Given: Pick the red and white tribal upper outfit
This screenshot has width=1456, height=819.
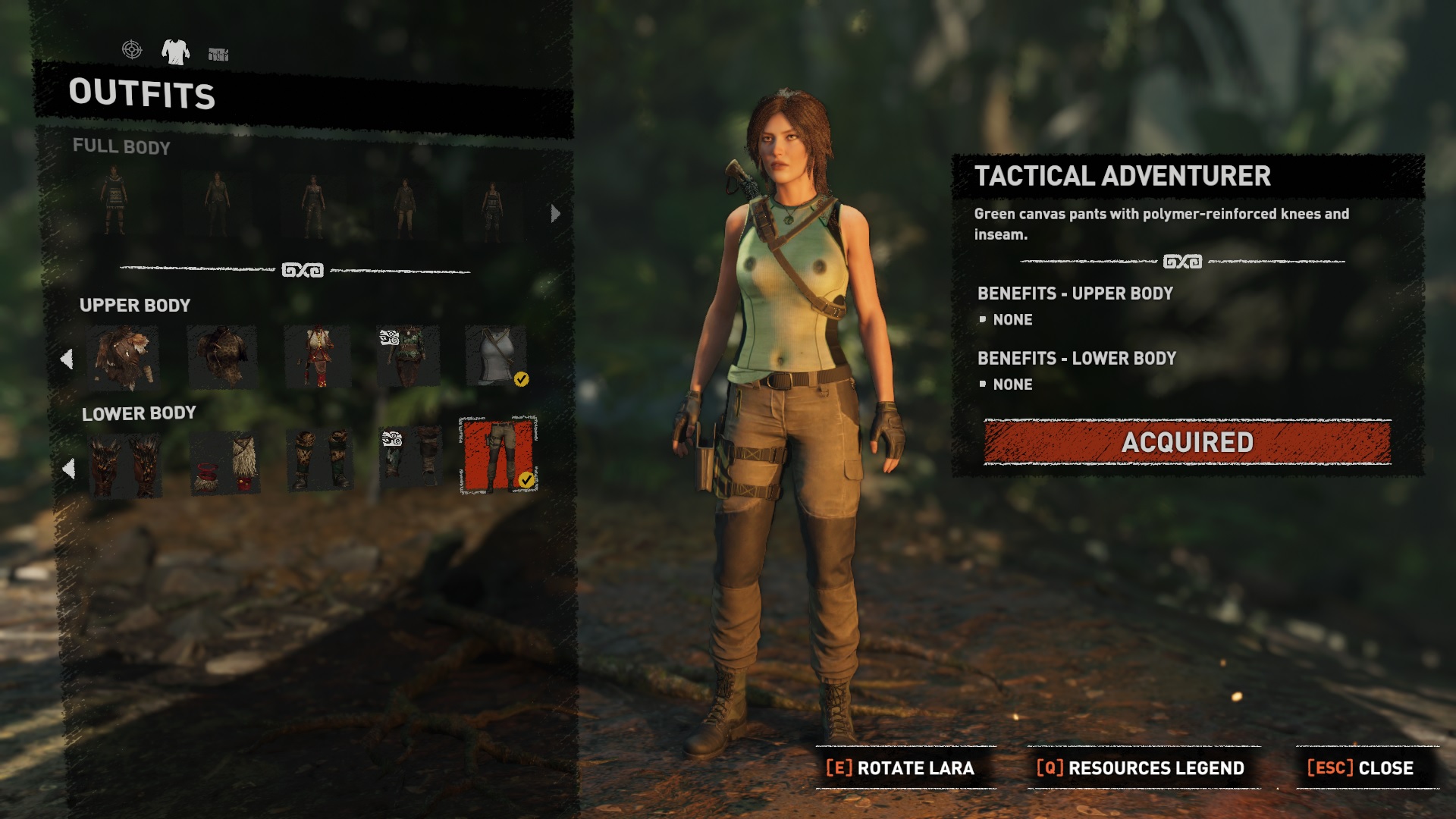Looking at the screenshot, I should point(317,357).
